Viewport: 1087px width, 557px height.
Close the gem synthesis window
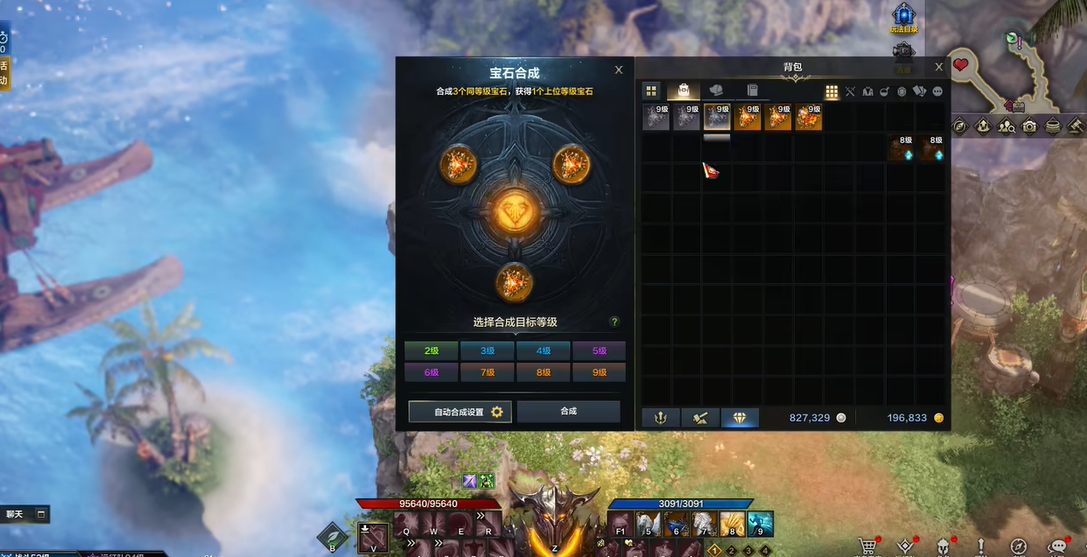point(619,70)
